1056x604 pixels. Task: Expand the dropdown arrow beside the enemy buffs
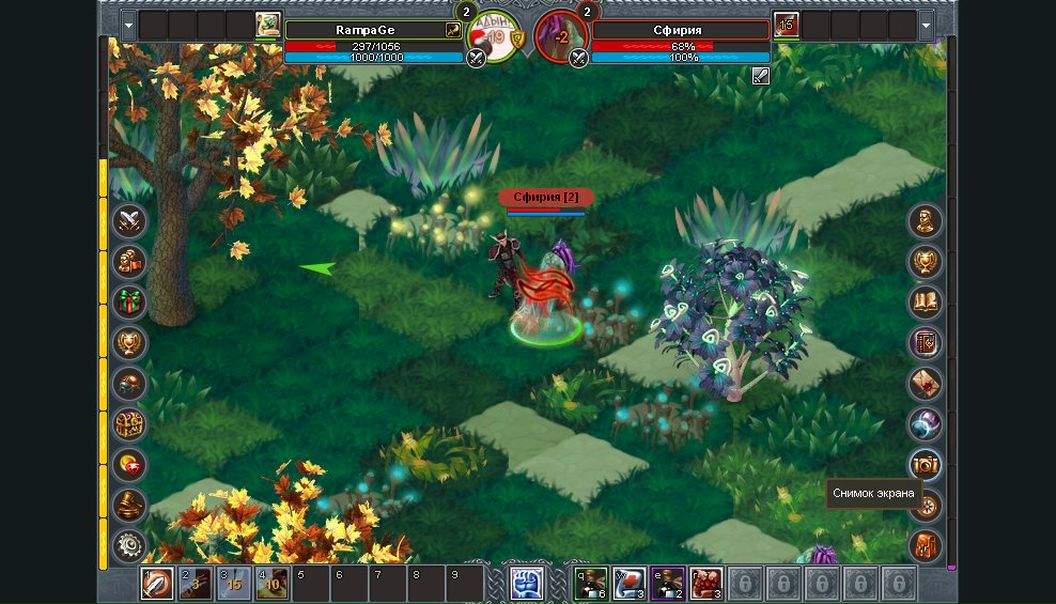click(x=926, y=25)
